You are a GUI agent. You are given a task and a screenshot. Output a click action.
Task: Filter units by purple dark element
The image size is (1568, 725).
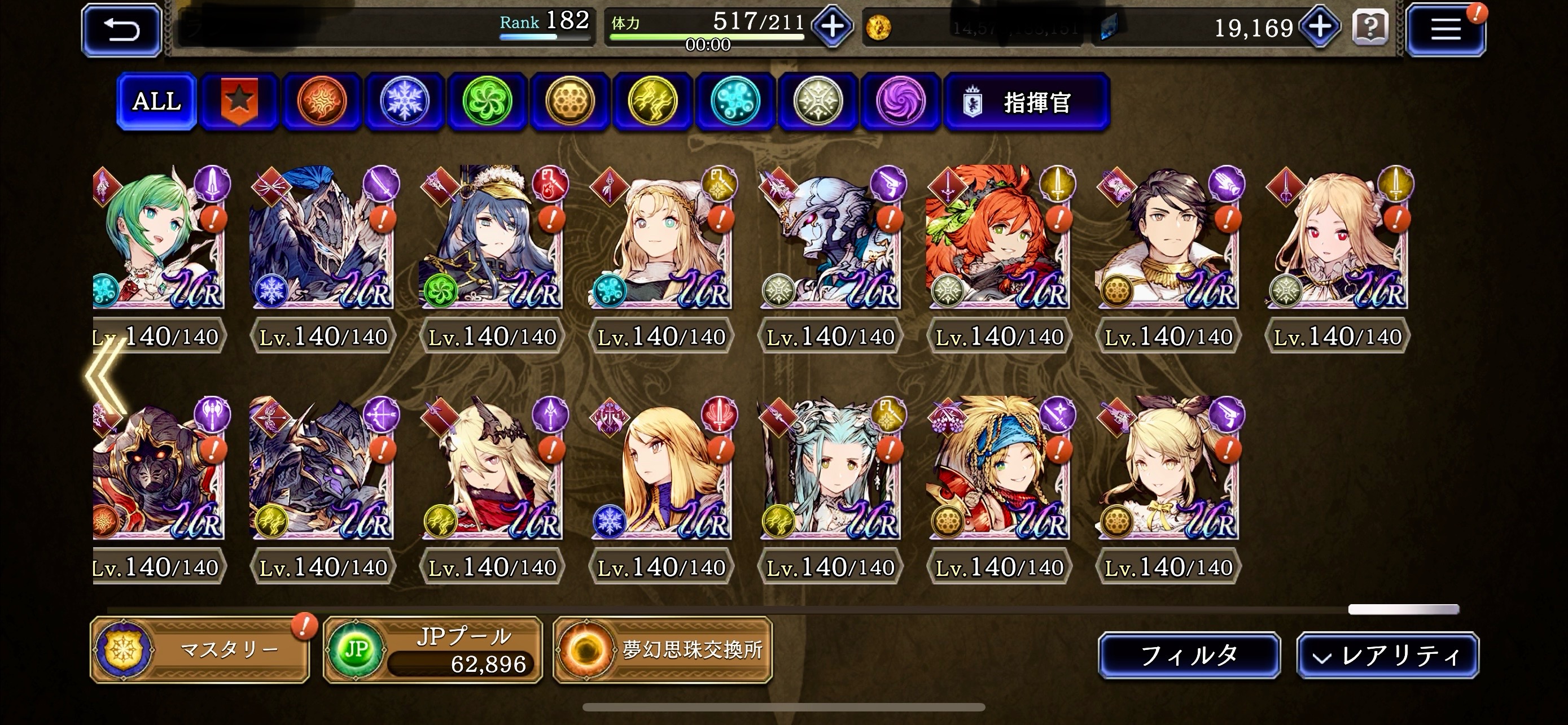pyautogui.click(x=900, y=101)
